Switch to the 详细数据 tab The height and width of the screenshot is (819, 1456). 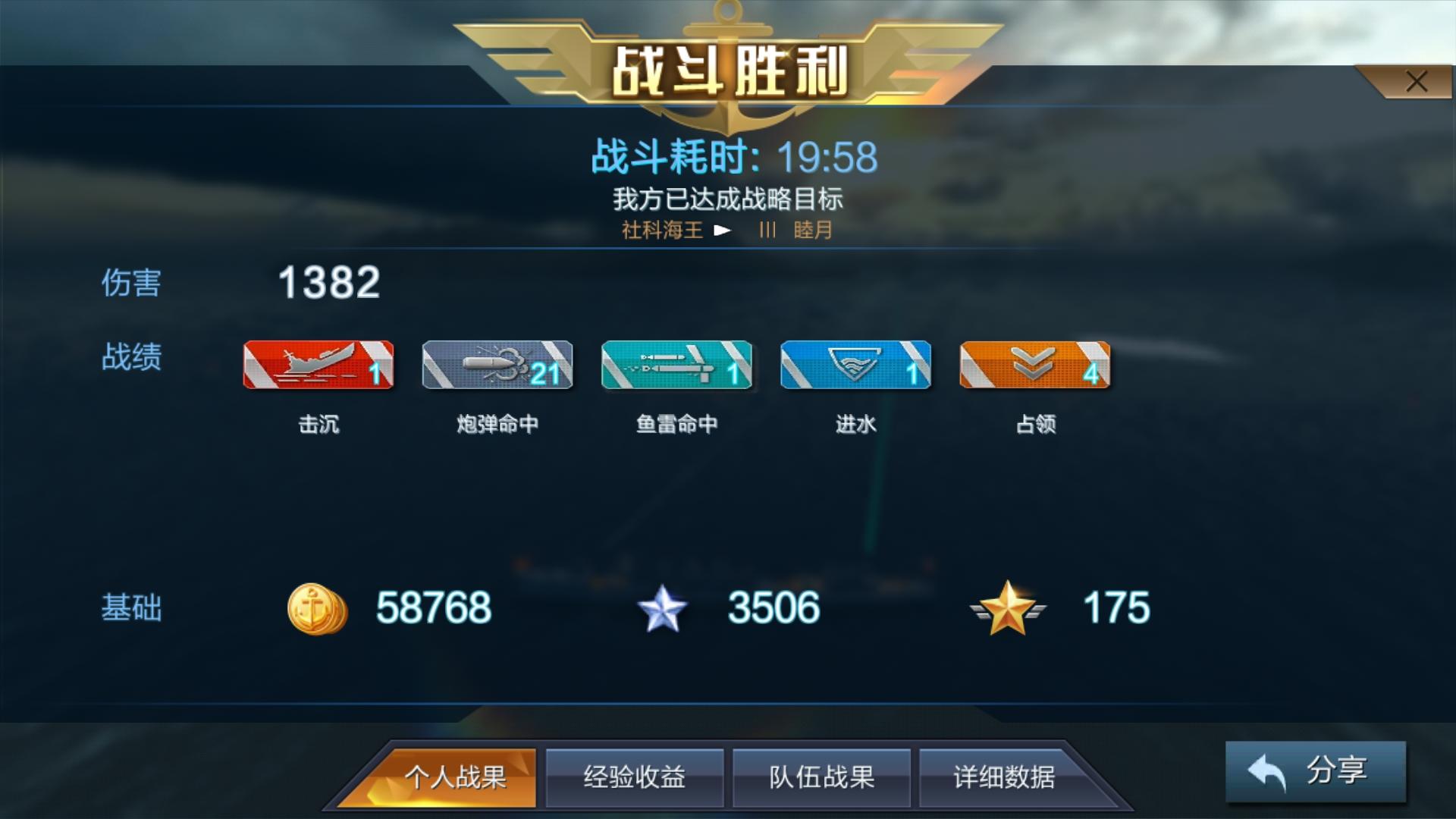[1007, 777]
